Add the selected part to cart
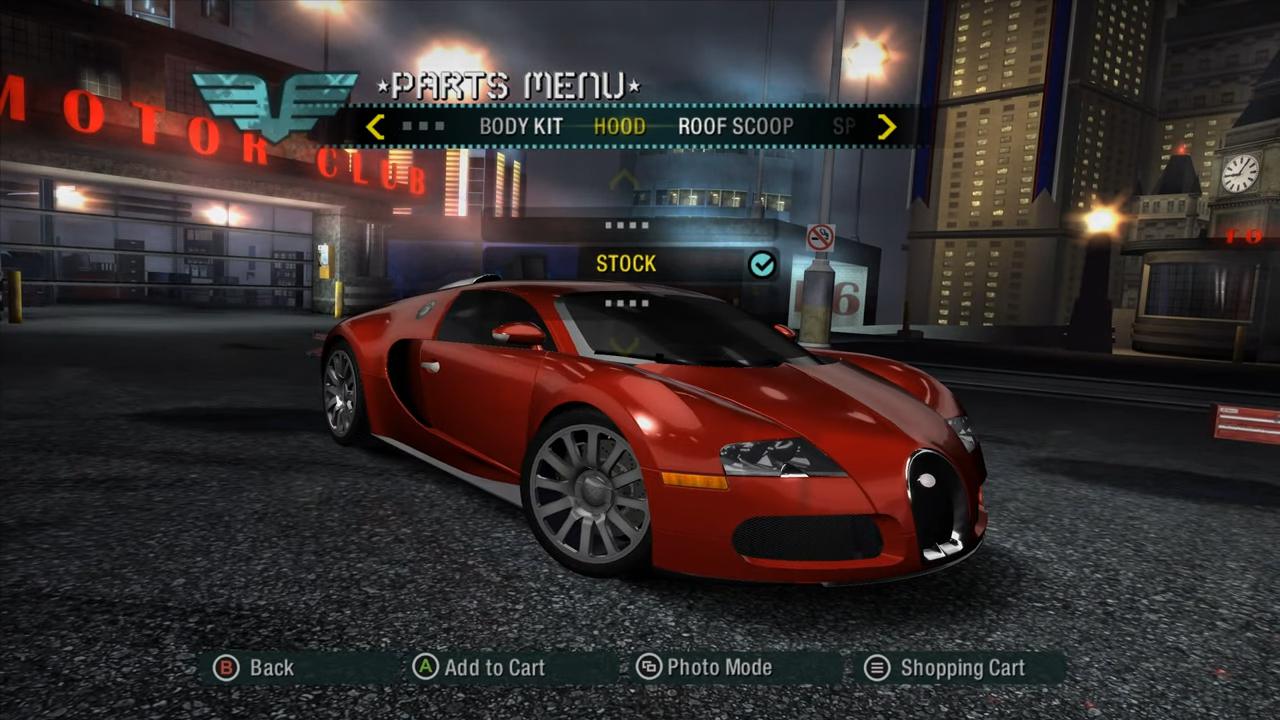The width and height of the screenshot is (1280, 720). (x=480, y=668)
